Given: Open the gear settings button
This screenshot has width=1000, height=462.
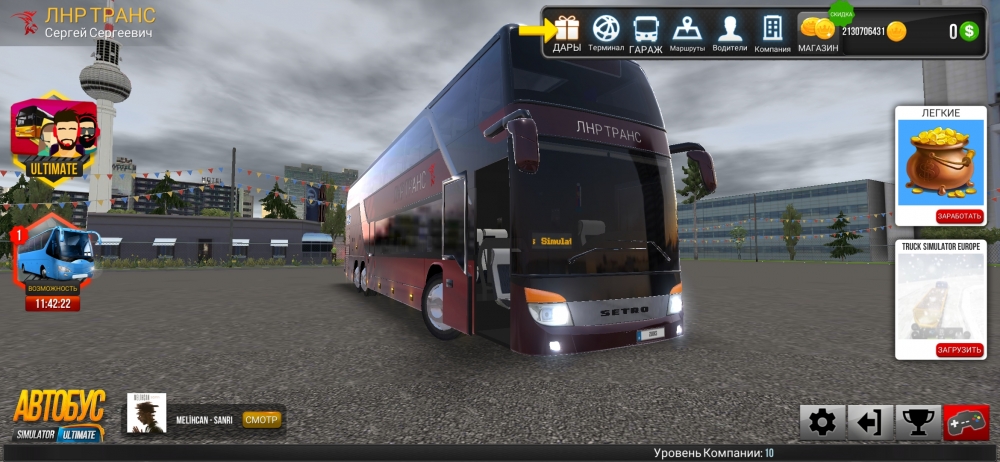Looking at the screenshot, I should point(822,423).
